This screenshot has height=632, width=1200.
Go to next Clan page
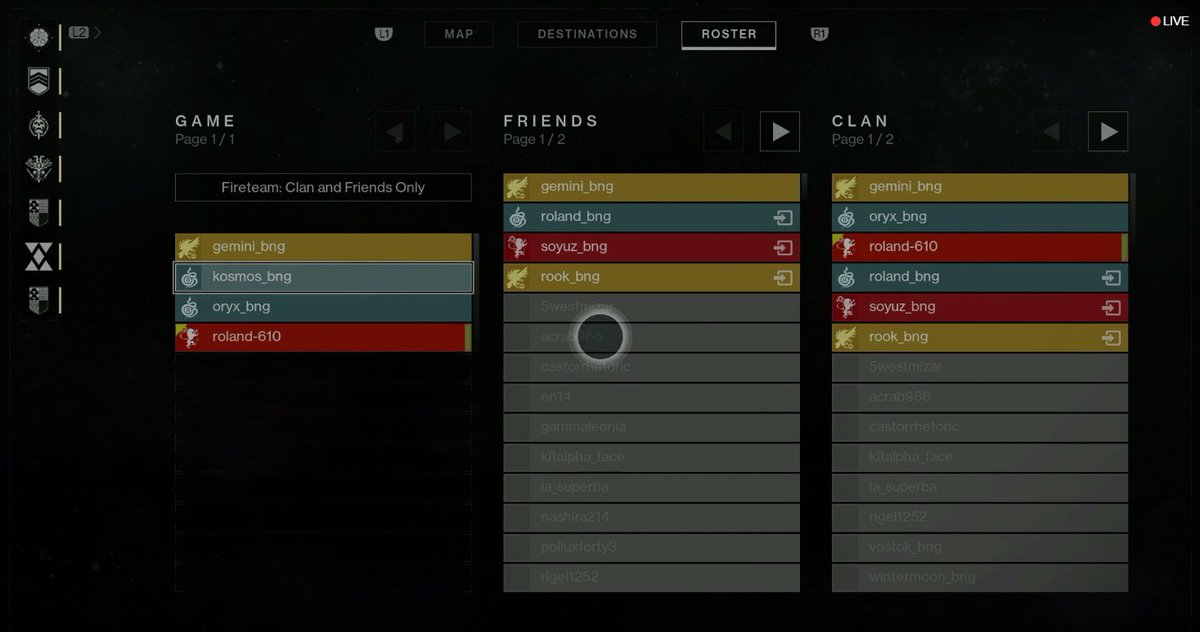pyautogui.click(x=1108, y=131)
